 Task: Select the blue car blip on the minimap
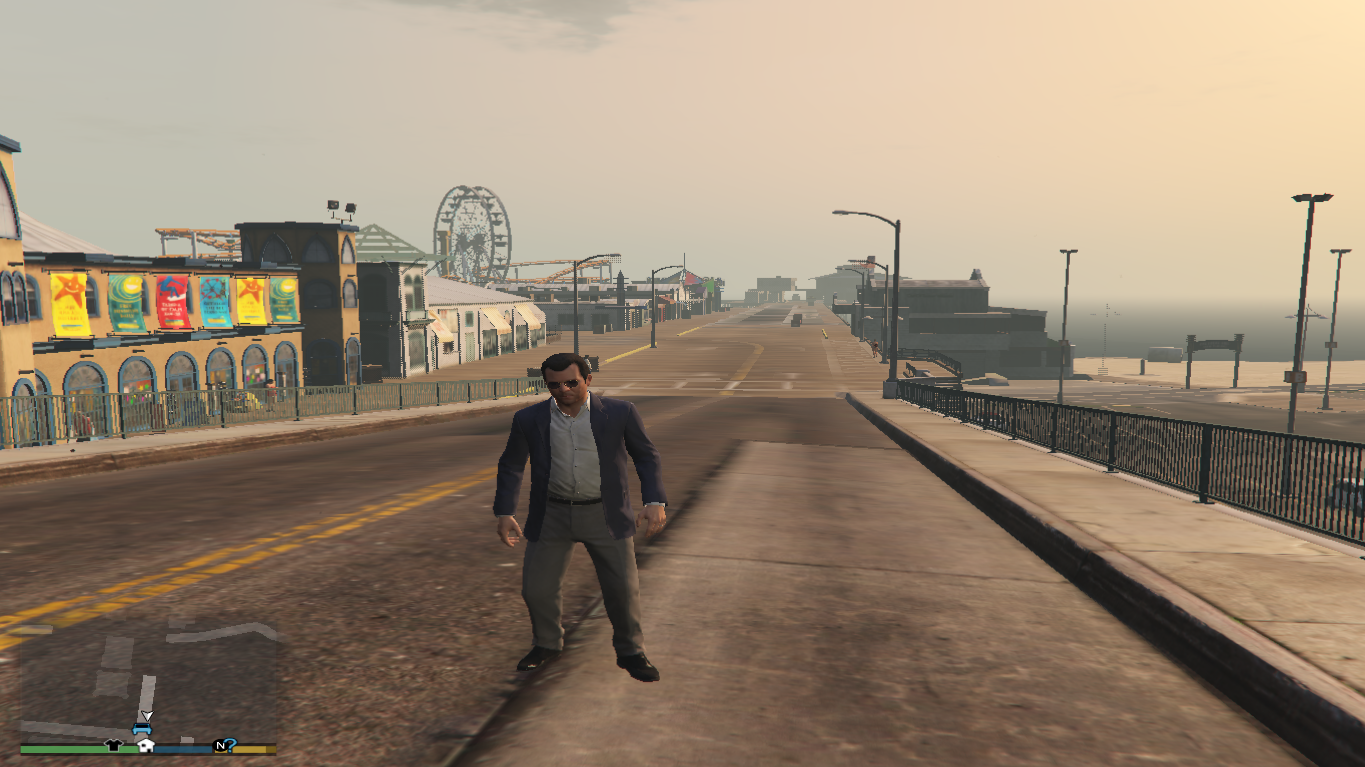141,729
